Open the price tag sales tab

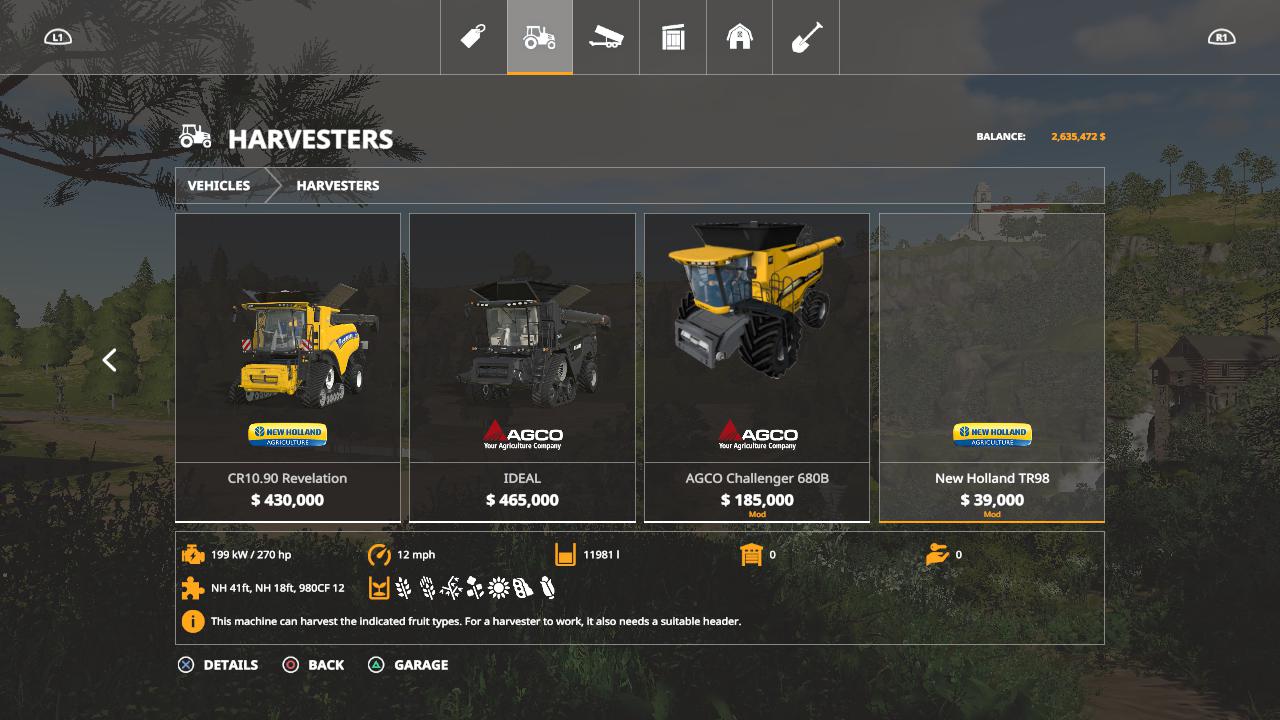(x=473, y=37)
